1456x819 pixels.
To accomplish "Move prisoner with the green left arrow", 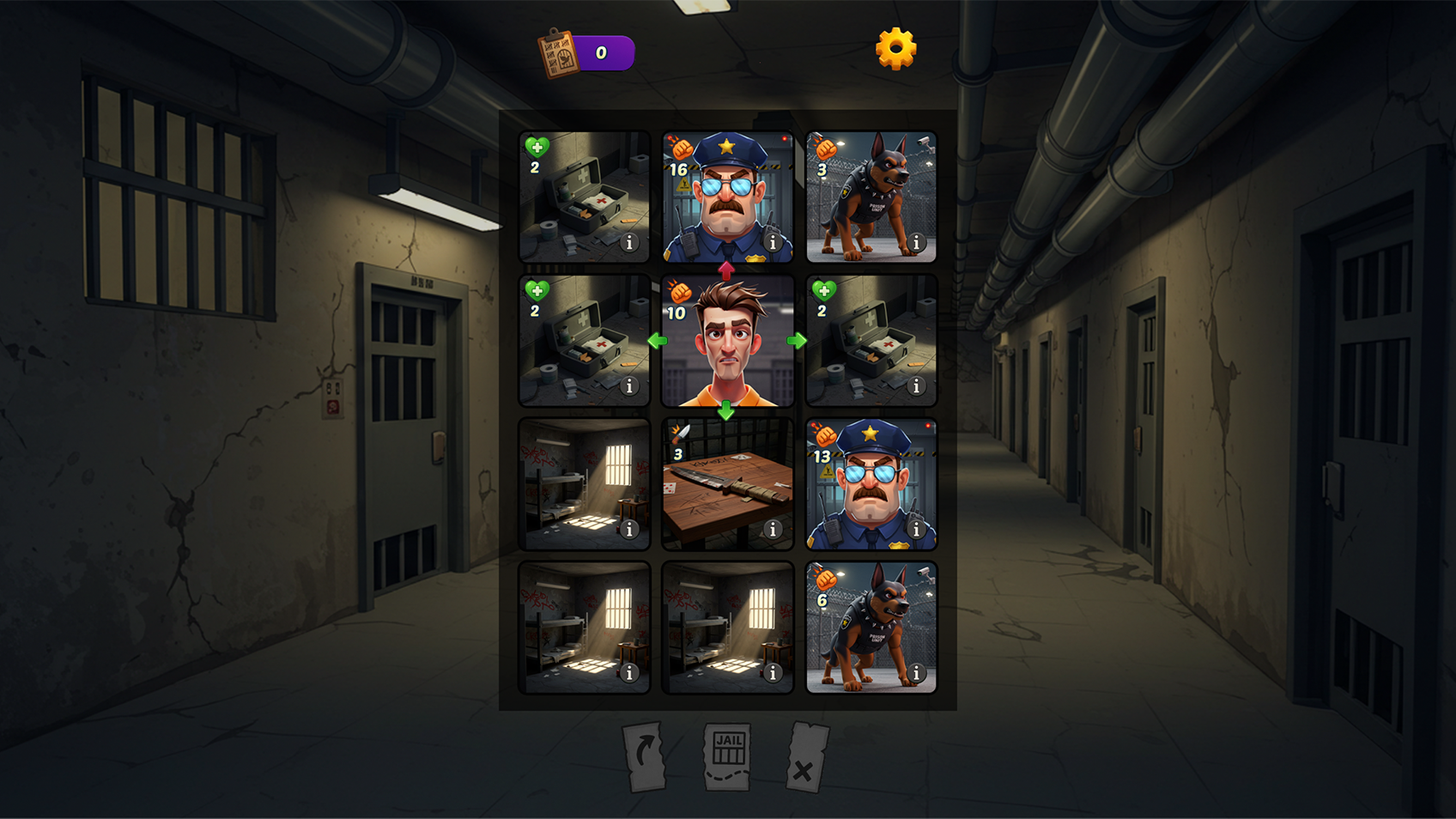I will point(658,341).
